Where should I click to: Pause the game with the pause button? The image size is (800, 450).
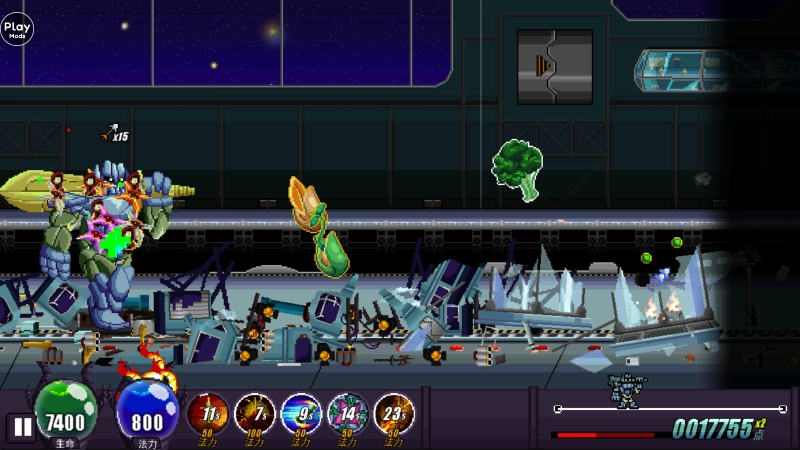pos(21,426)
